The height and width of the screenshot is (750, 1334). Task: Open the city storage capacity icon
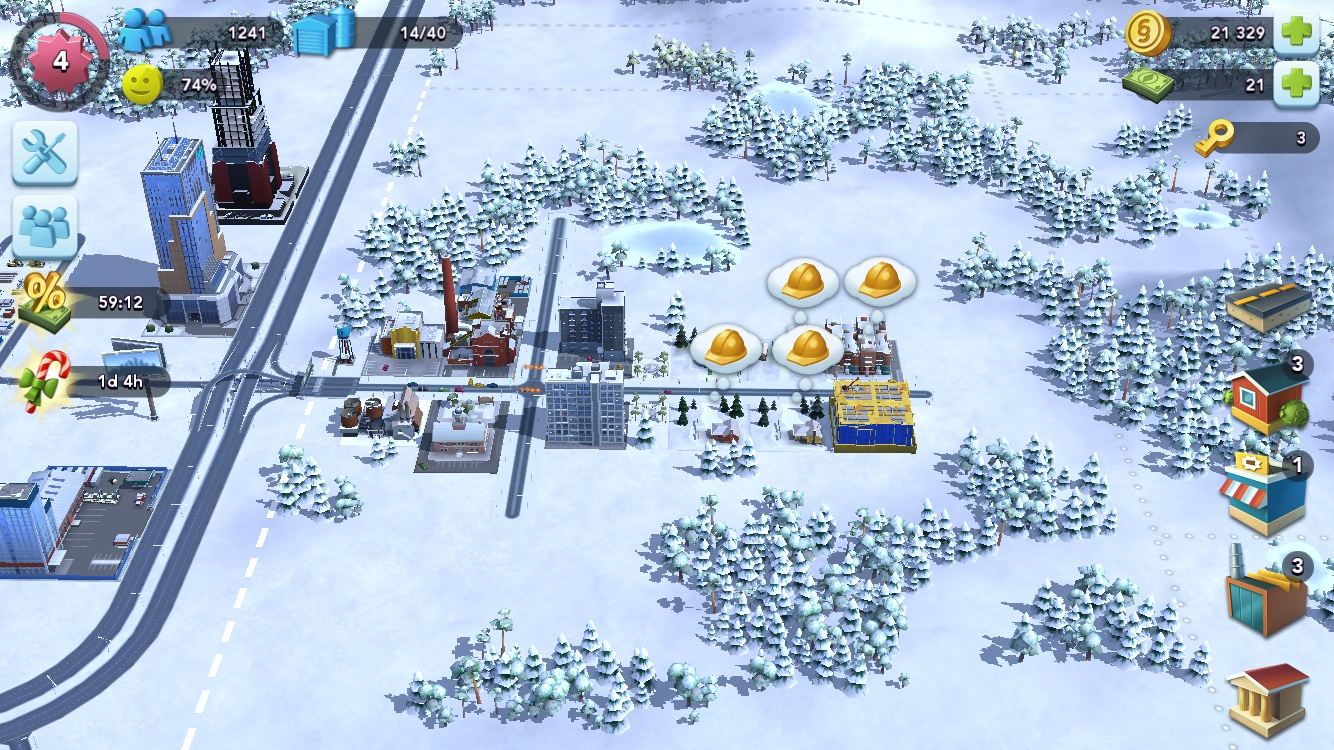[x=324, y=33]
